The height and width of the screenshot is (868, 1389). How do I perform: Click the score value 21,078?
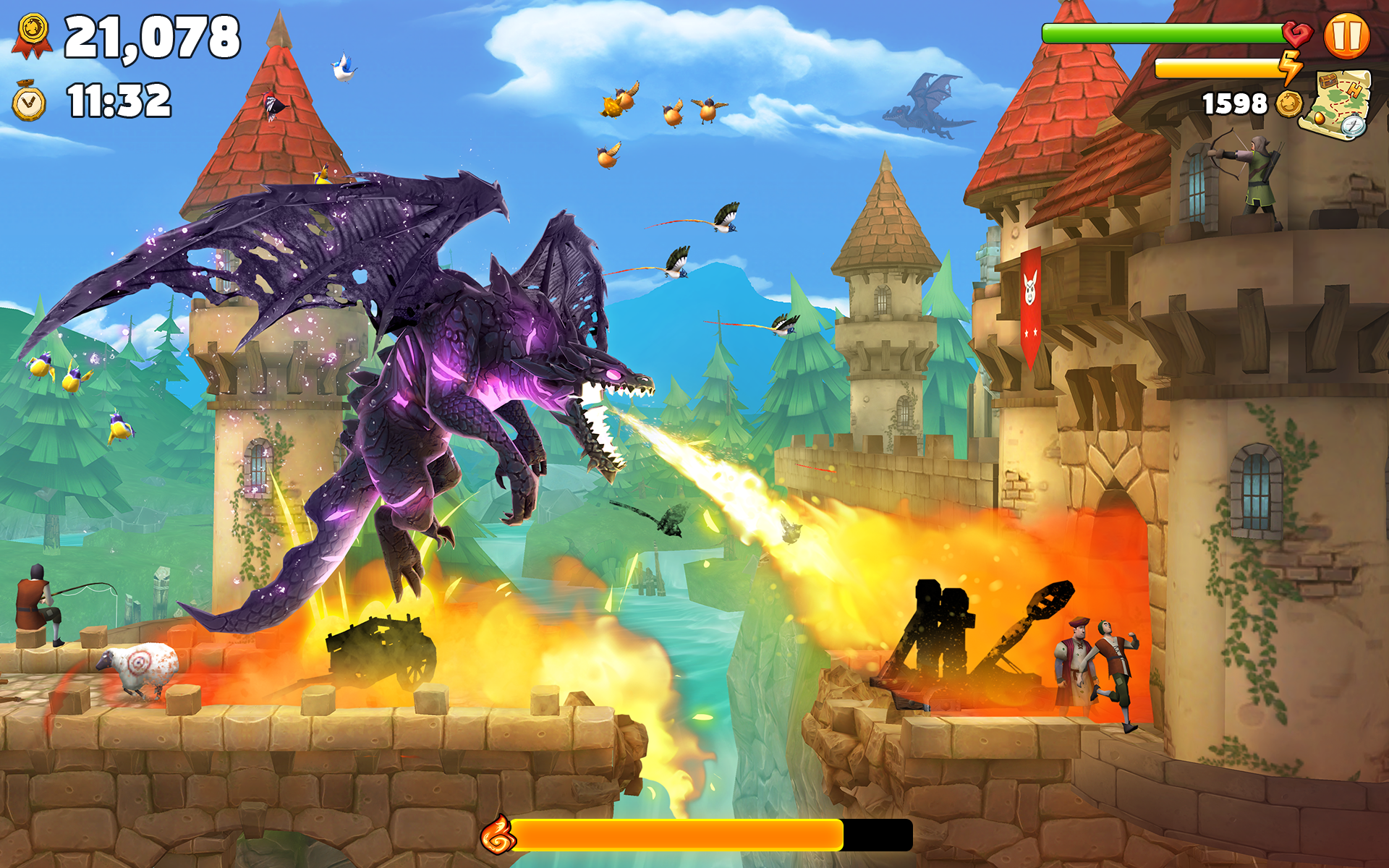153,38
